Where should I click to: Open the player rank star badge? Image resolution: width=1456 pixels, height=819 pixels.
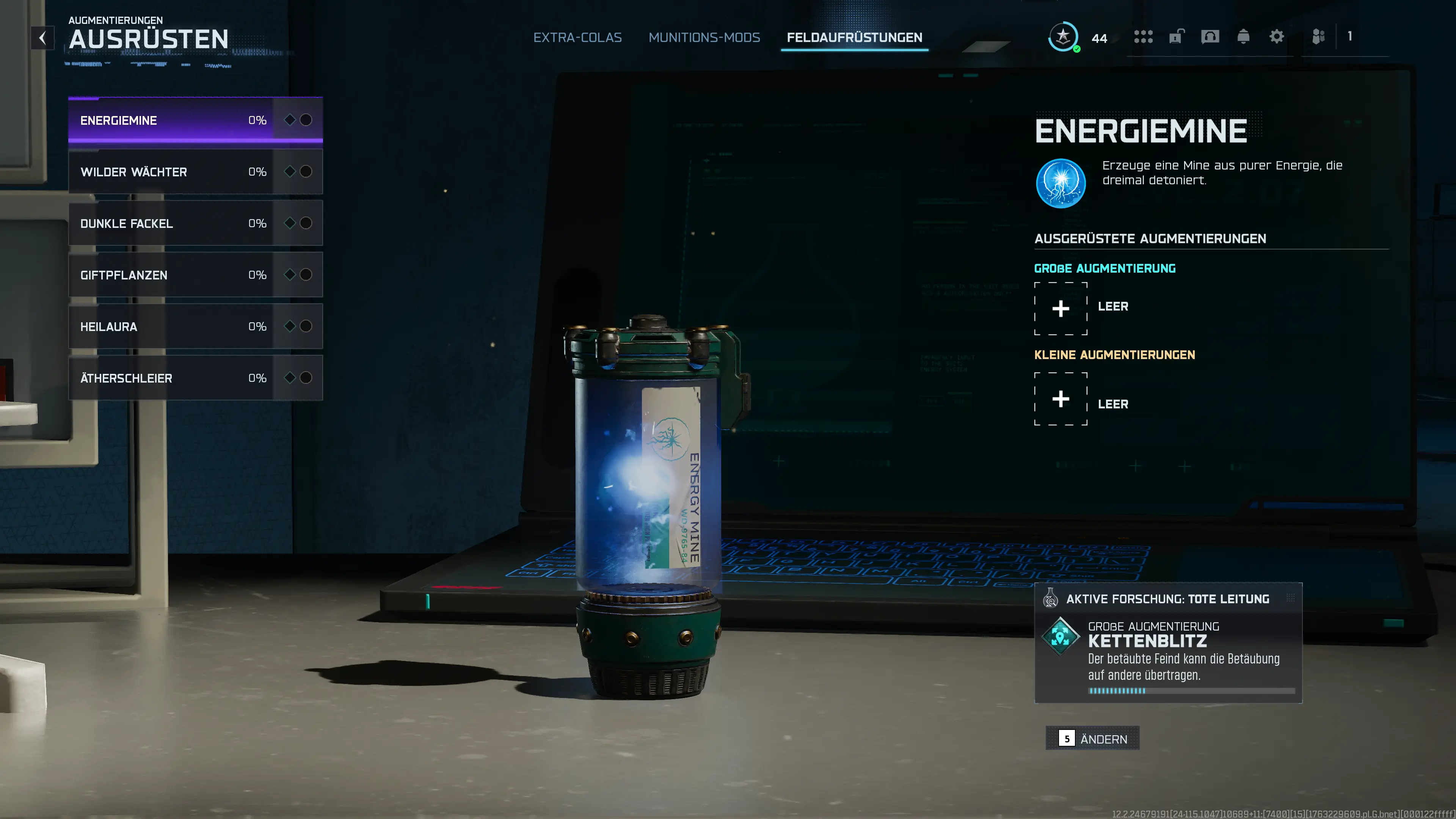point(1063,37)
